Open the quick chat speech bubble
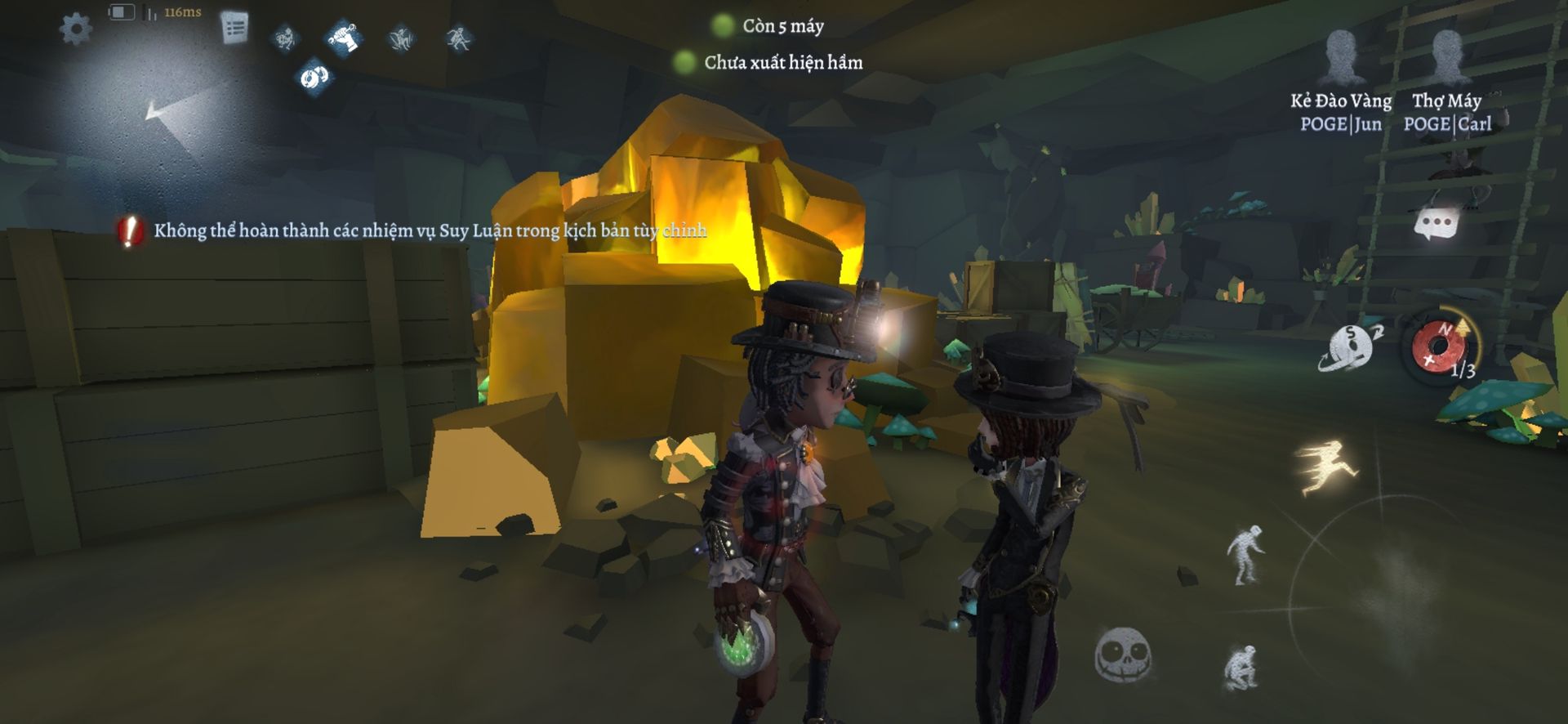 [1436, 223]
